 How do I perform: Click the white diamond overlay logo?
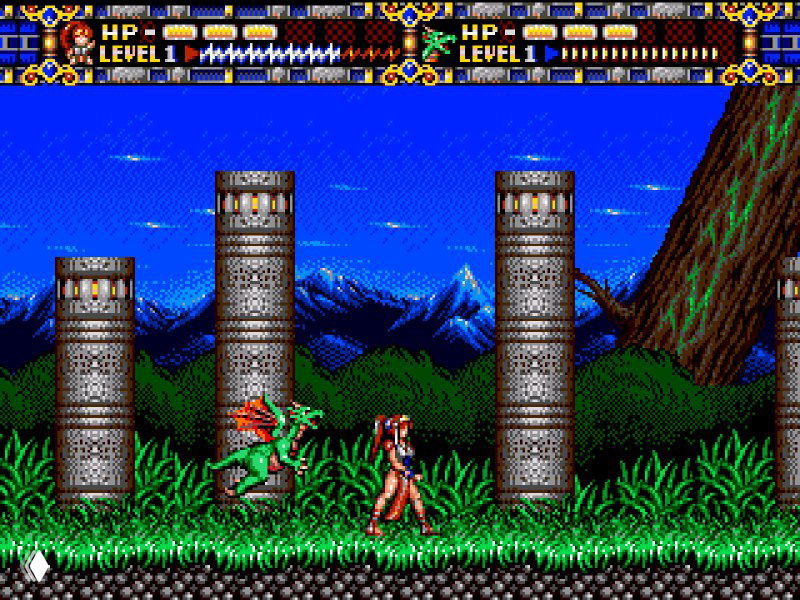click(x=37, y=567)
